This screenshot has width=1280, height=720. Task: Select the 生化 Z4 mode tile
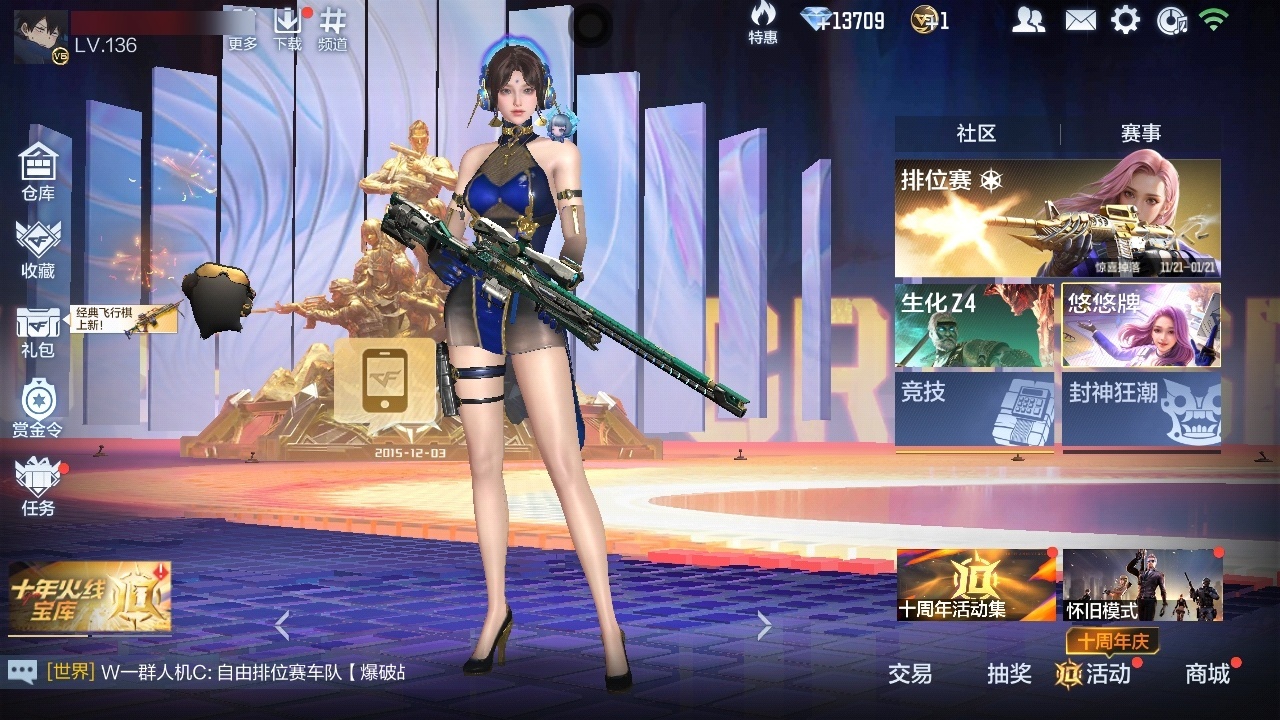coord(974,325)
